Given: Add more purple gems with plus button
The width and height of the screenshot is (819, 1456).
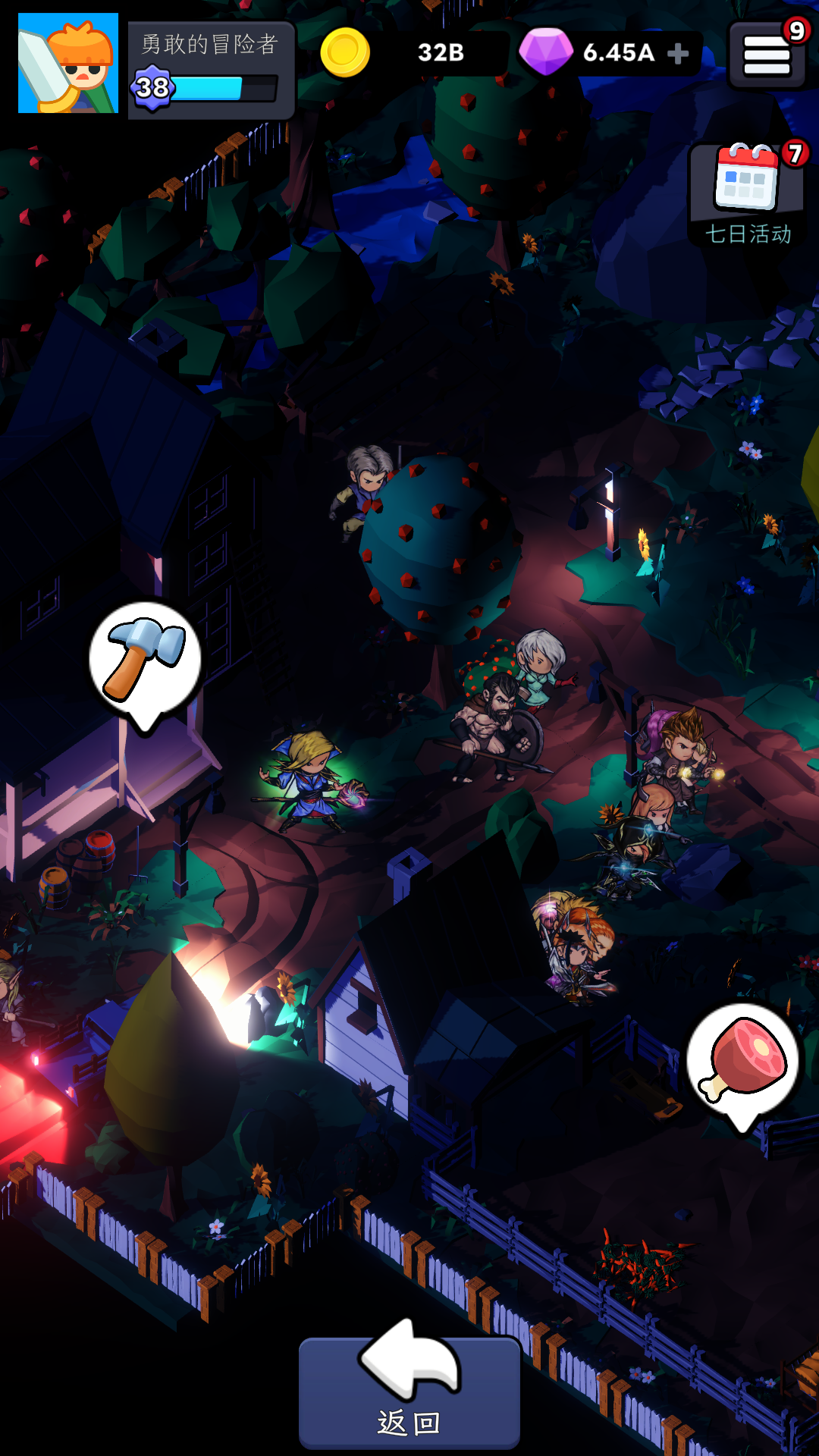Looking at the screenshot, I should click(x=678, y=53).
